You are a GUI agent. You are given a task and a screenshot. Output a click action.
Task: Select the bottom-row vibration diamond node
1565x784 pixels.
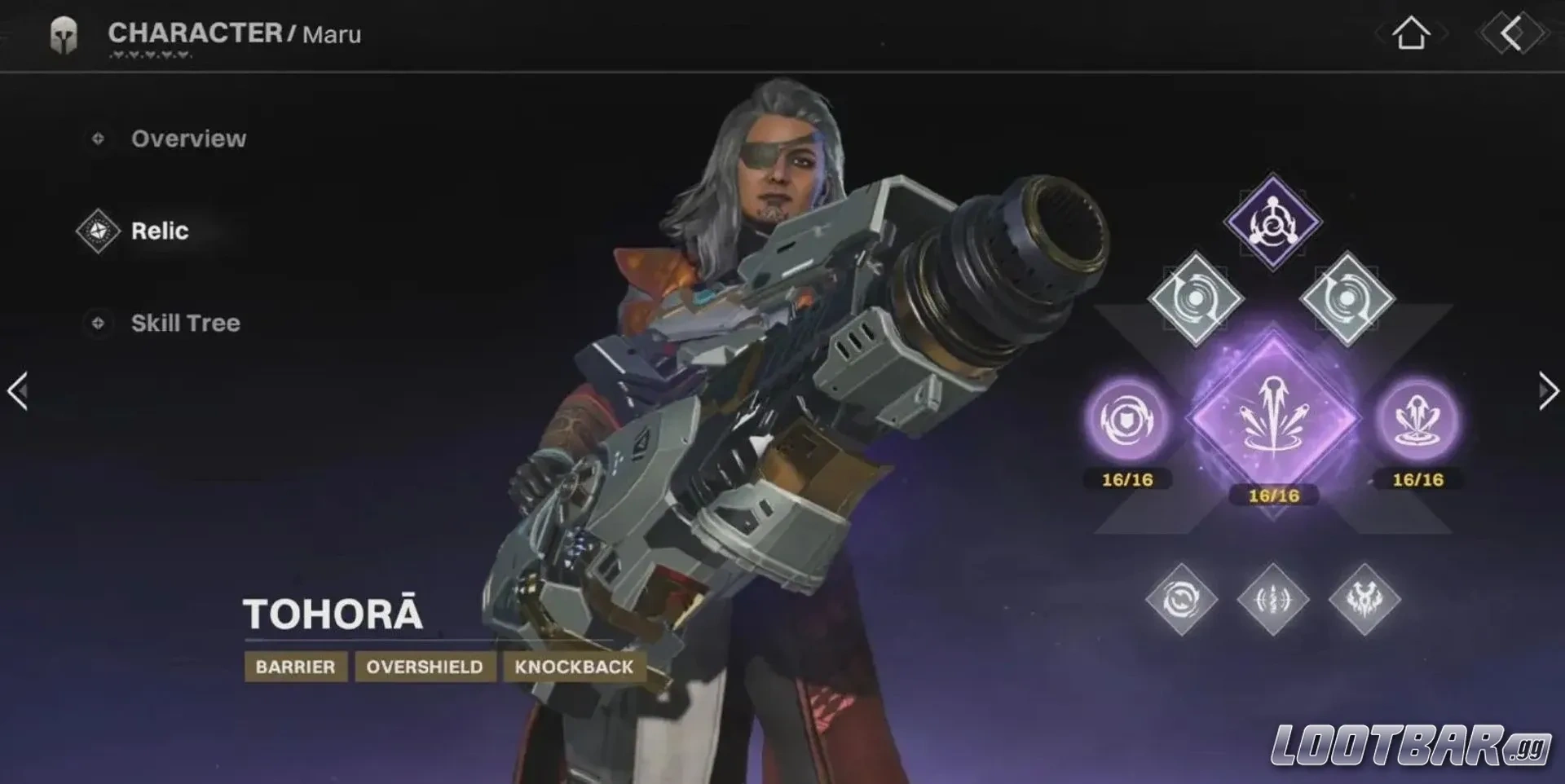pos(1273,601)
